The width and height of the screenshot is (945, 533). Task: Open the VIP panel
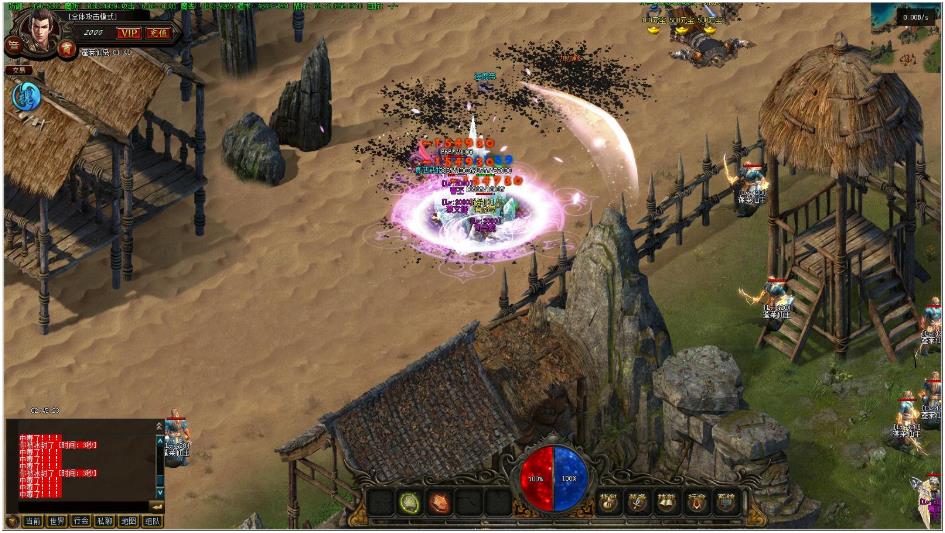(x=127, y=33)
